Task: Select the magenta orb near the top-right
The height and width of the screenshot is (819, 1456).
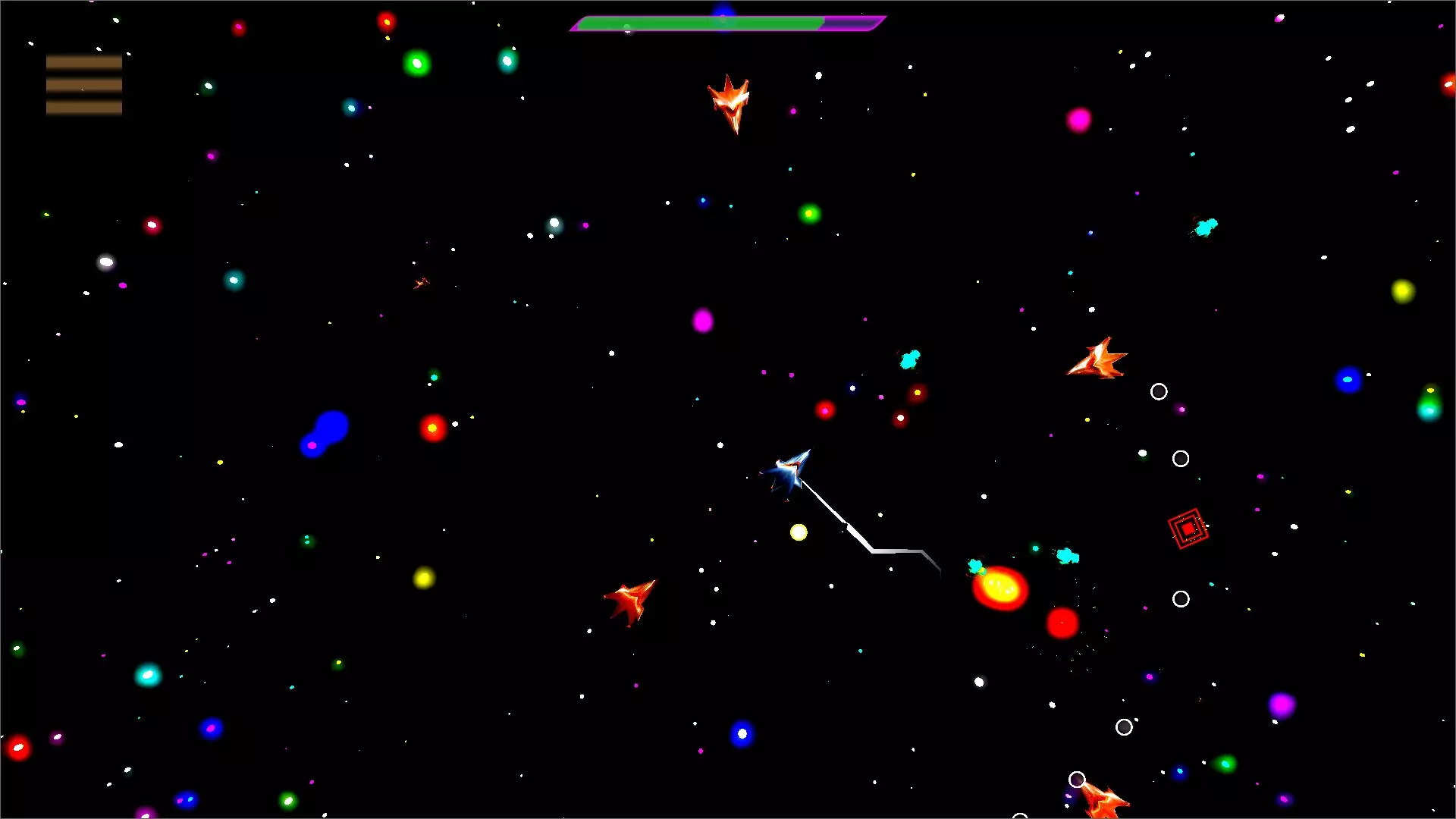Action: pyautogui.click(x=1078, y=120)
